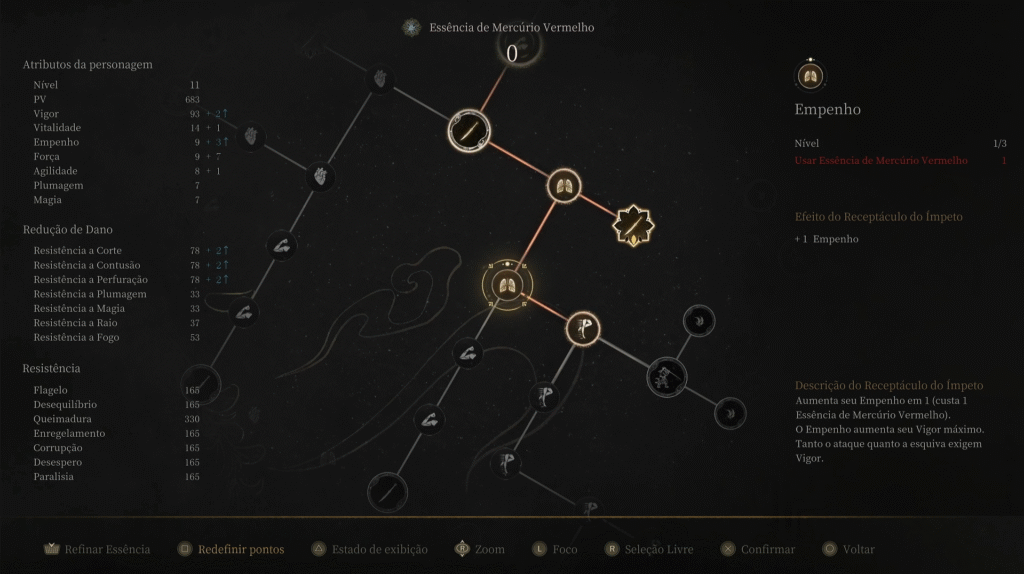Select the top node showing 0

[512, 51]
